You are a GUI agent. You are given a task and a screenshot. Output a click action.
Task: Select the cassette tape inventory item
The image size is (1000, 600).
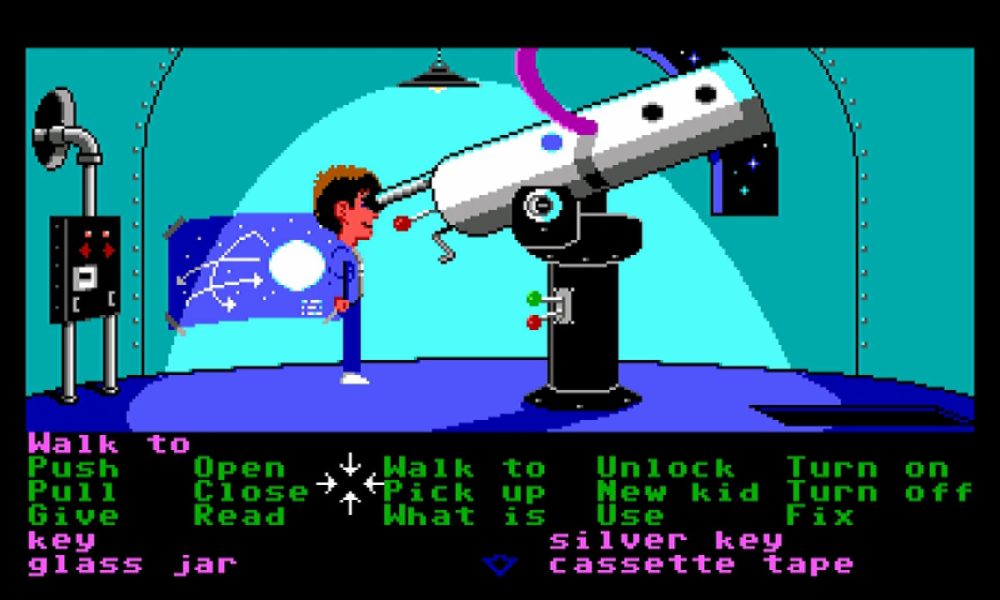(x=701, y=565)
